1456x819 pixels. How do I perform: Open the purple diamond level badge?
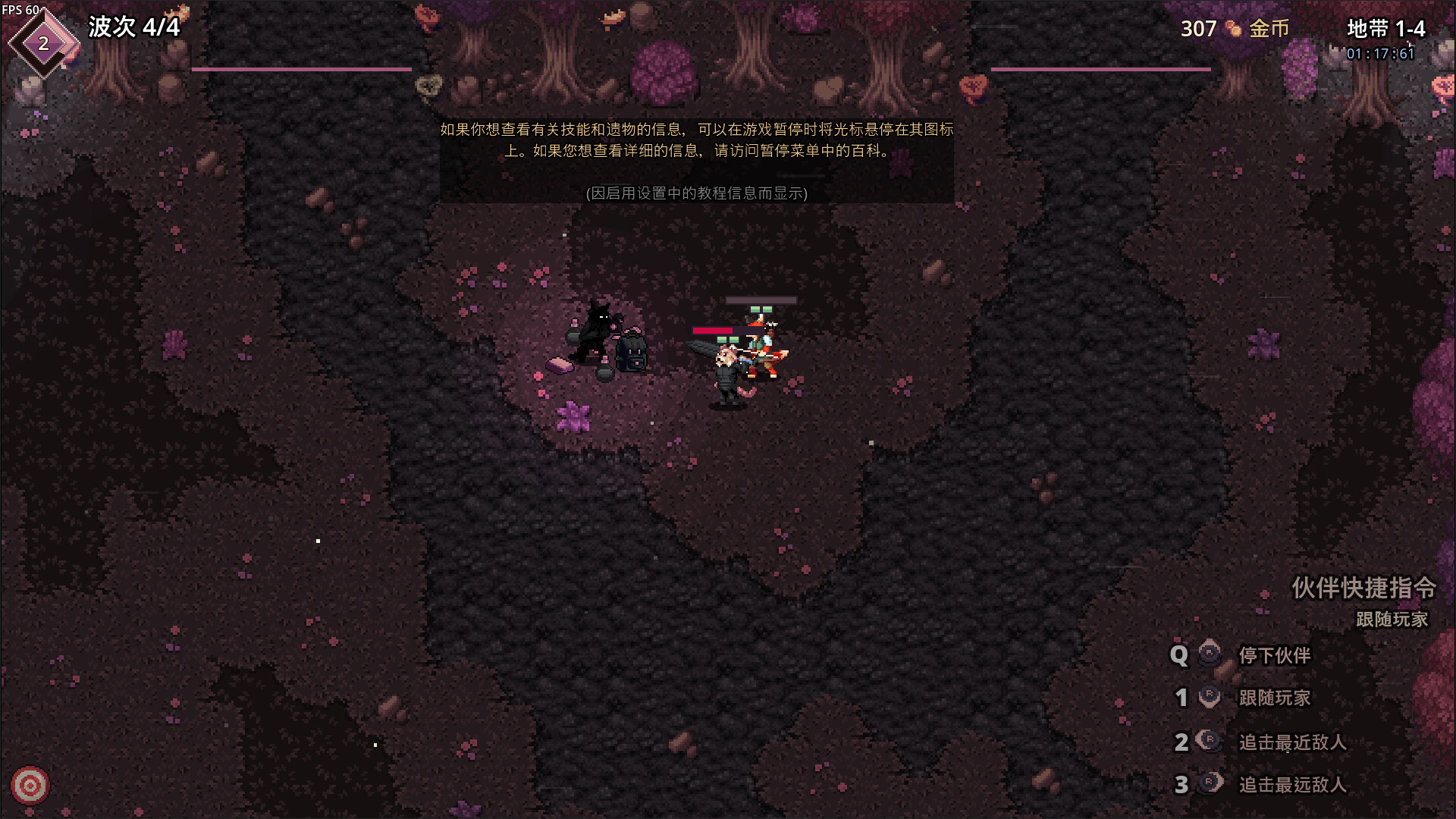[x=43, y=43]
